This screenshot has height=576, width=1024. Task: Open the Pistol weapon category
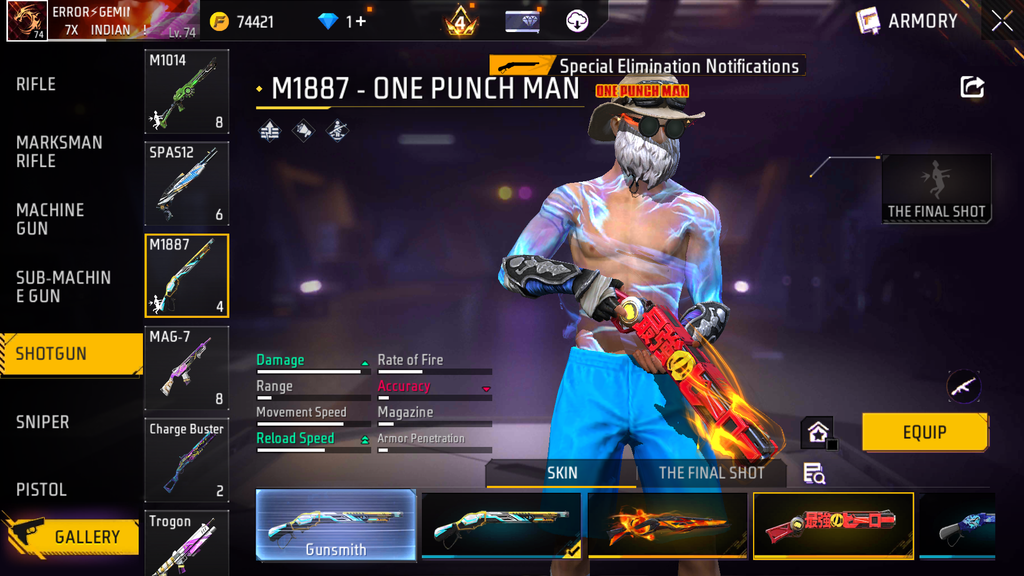(41, 490)
